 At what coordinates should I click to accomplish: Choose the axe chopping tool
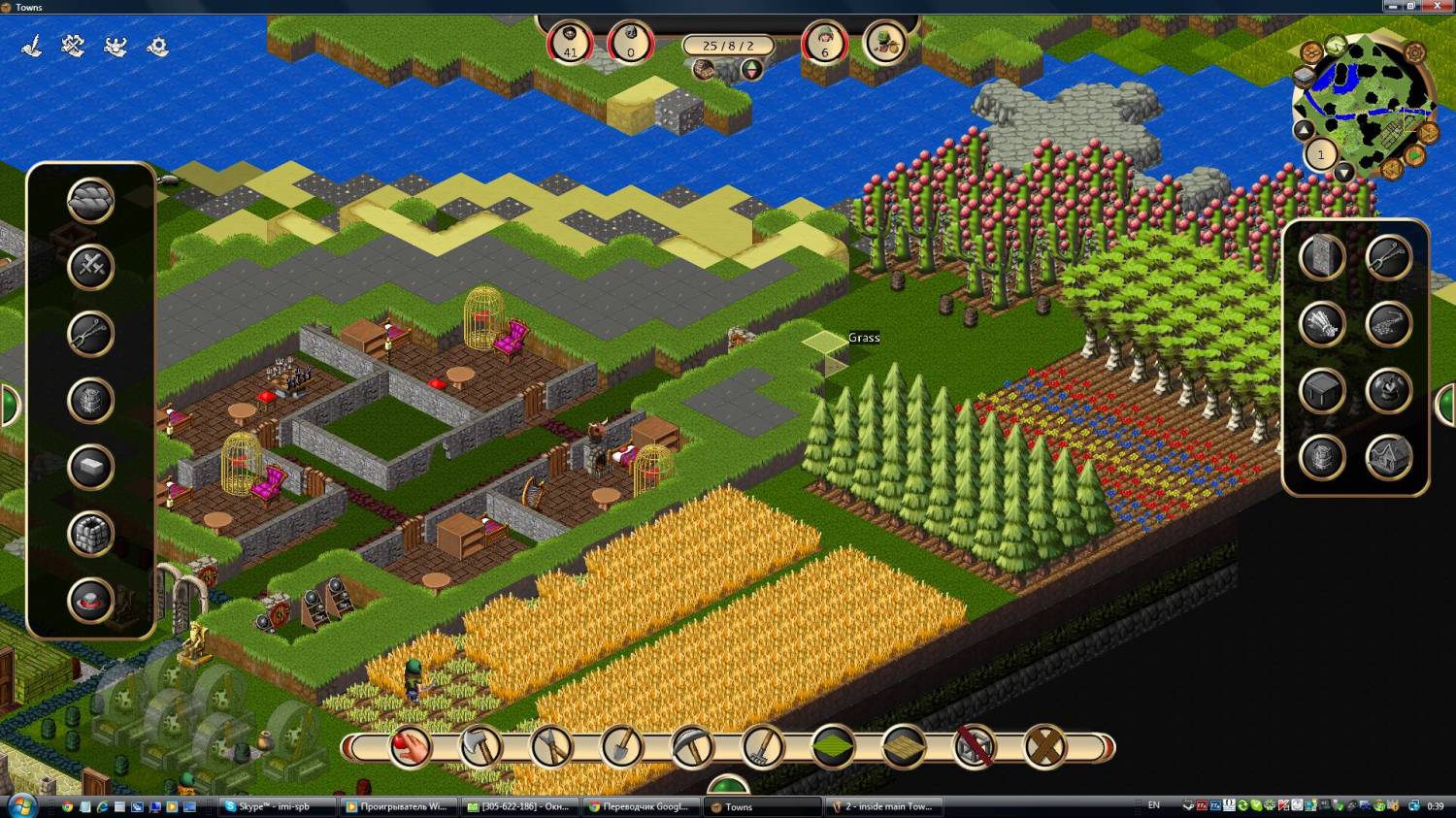480,747
